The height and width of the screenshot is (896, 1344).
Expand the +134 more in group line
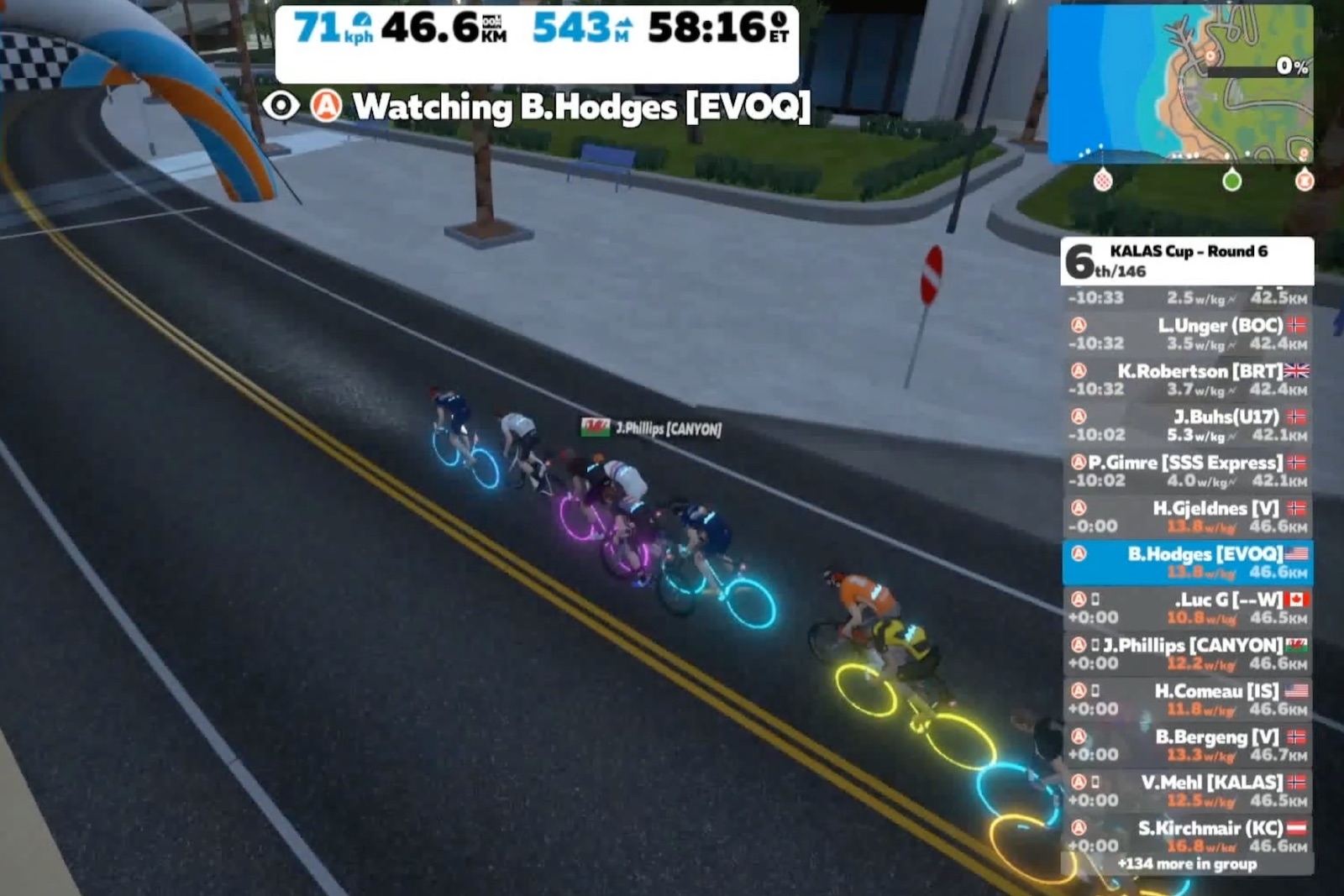1187,864
